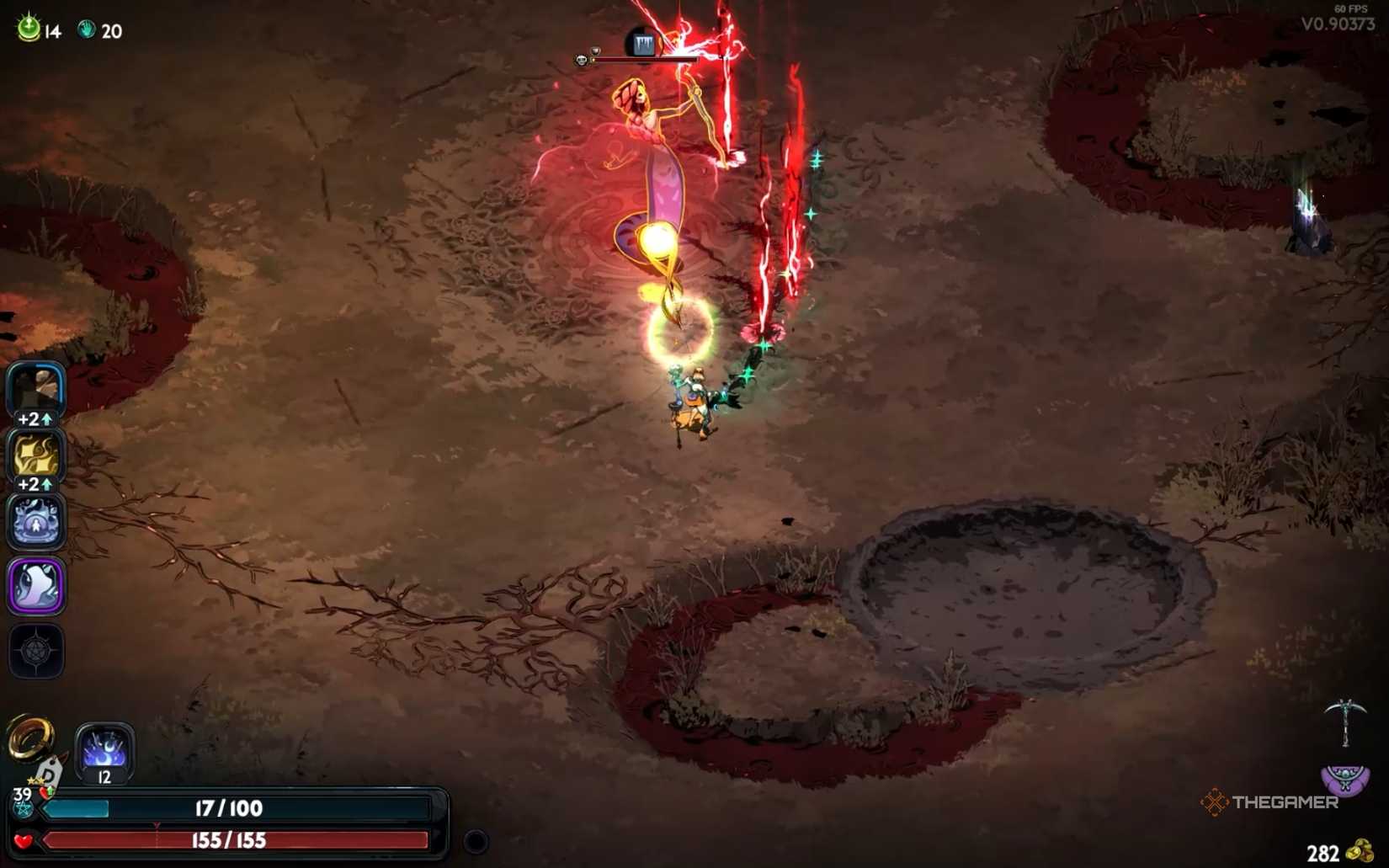Select the topmost boon portrait in the left sidebar
This screenshot has height=868, width=1389.
(37, 387)
